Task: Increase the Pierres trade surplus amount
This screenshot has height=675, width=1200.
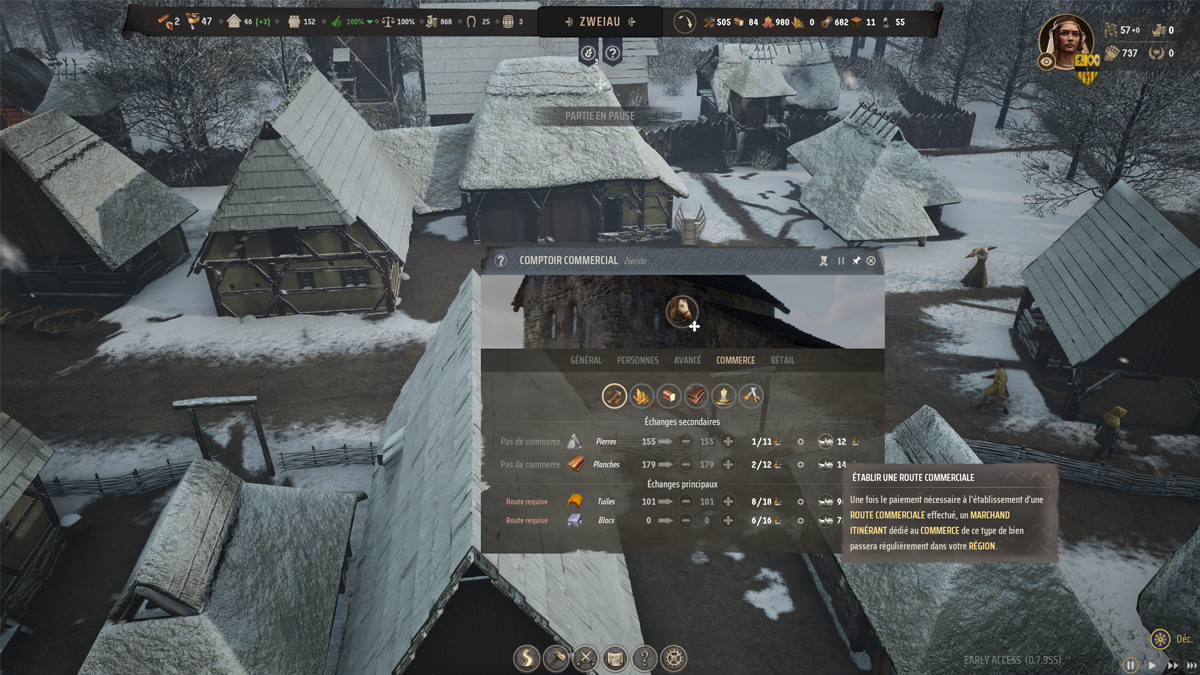Action: pos(728,441)
